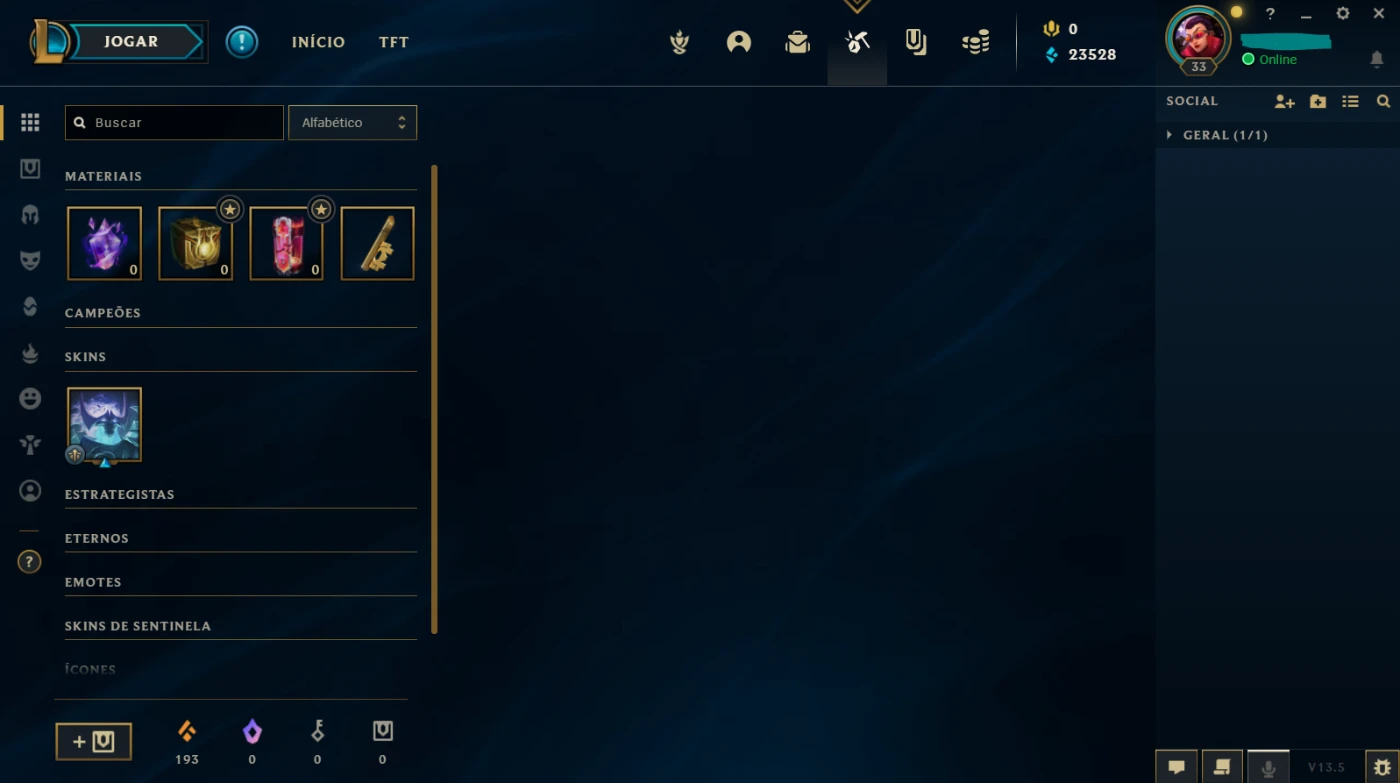Click the Clash trophy icon

679,42
